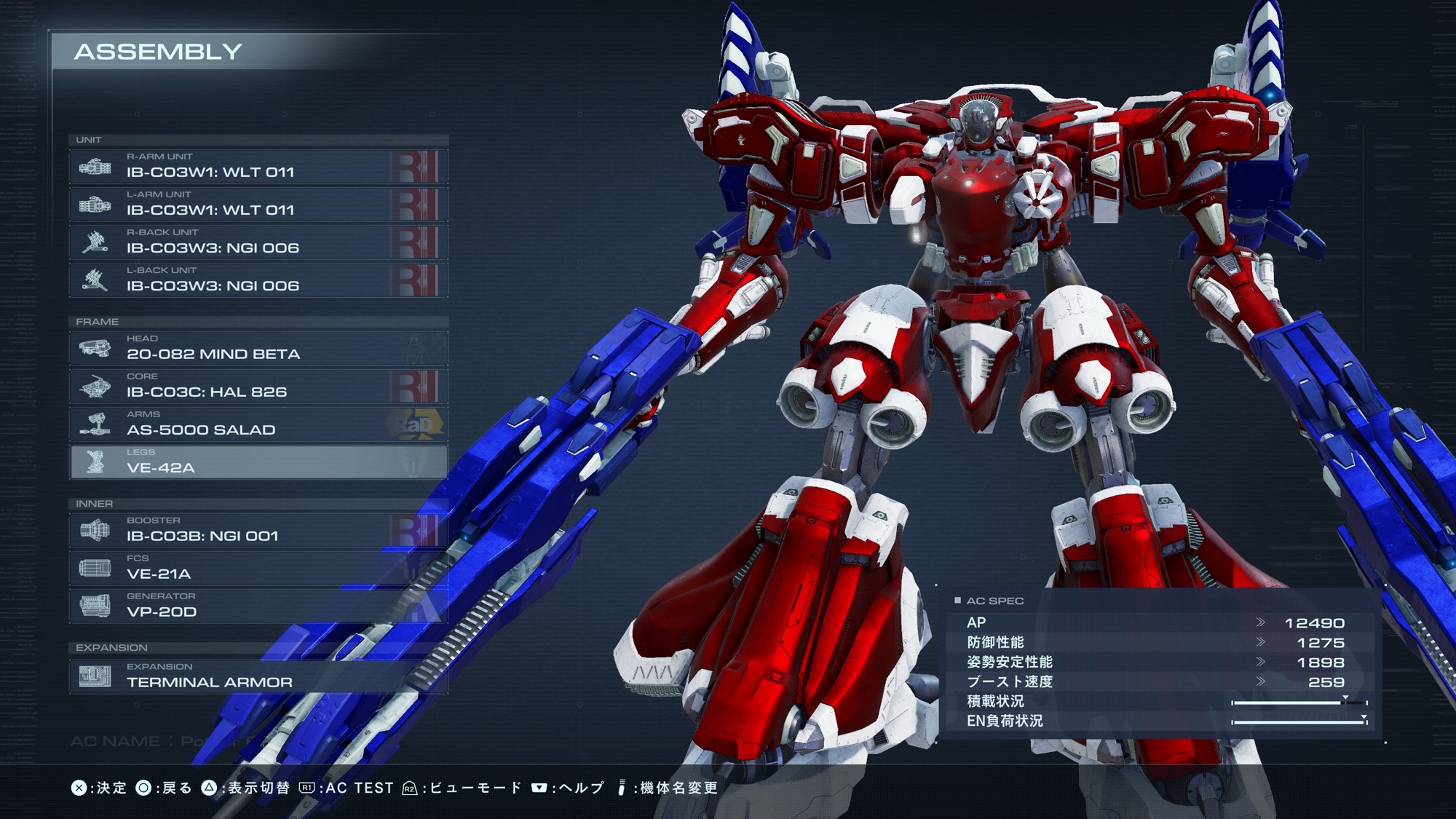Click the highlighted LEGS slot VE-42A
The width and height of the screenshot is (1456, 819).
tap(258, 462)
